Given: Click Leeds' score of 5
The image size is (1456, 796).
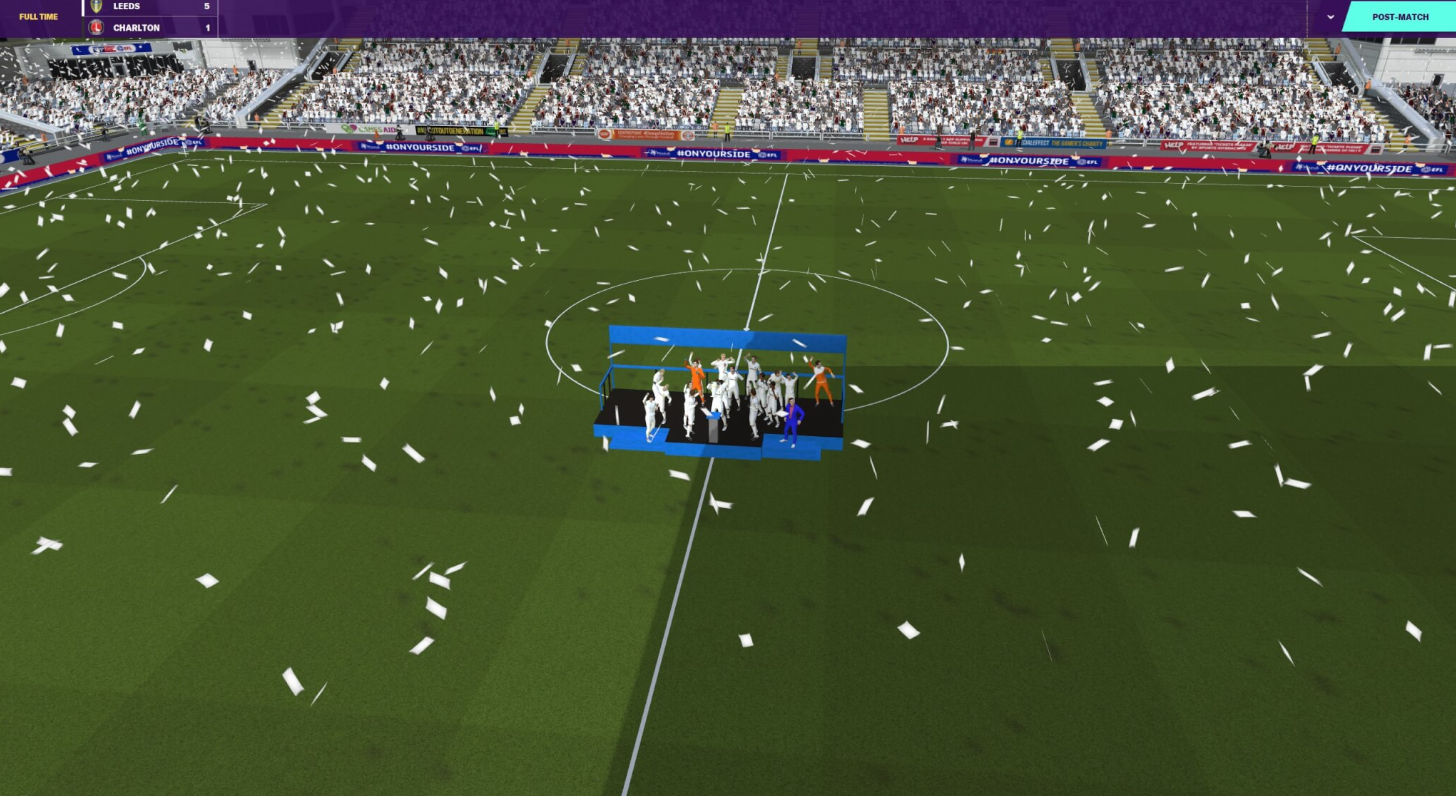Looking at the screenshot, I should pos(207,7).
